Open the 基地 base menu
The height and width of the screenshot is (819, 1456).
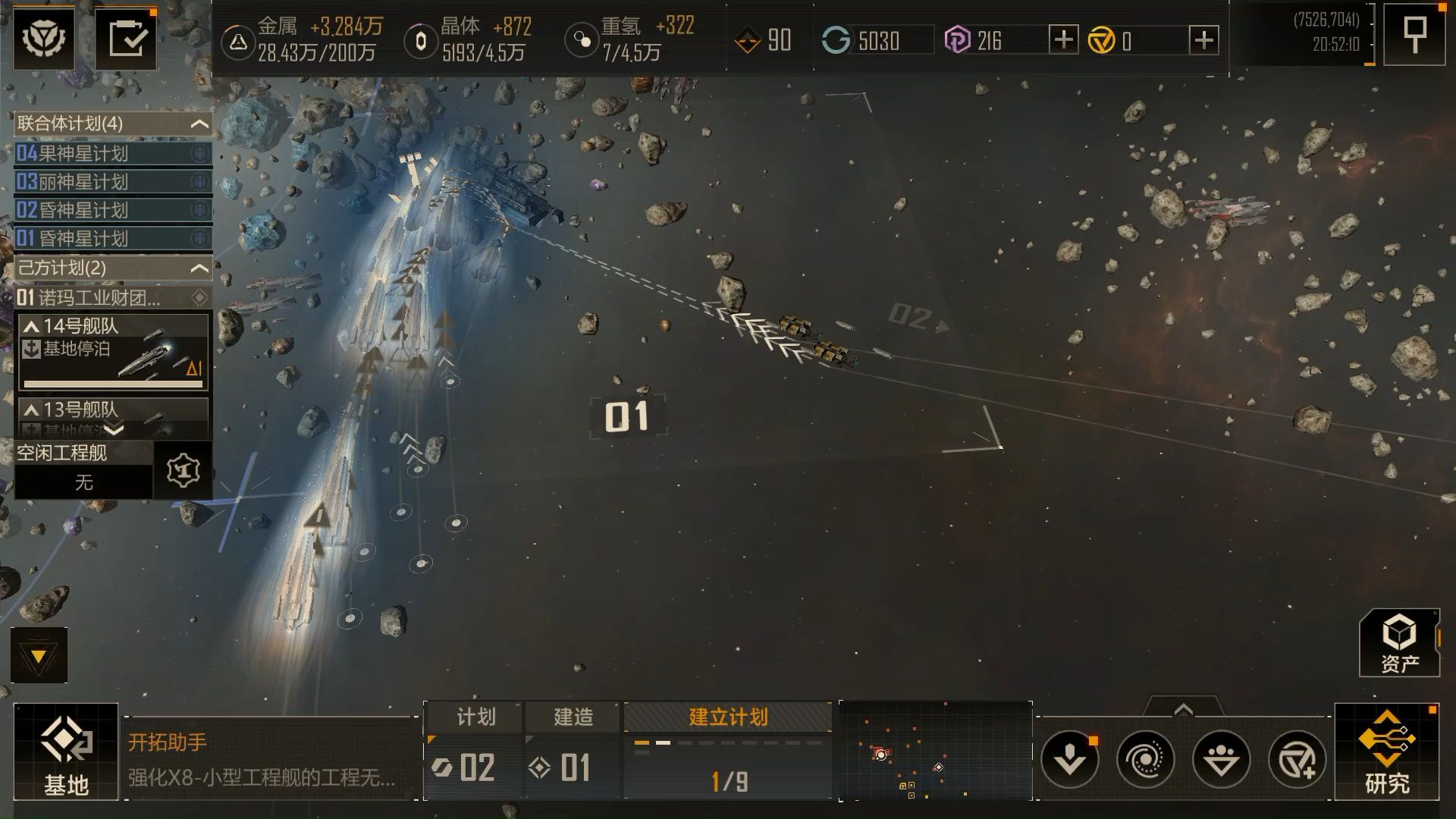(x=66, y=752)
